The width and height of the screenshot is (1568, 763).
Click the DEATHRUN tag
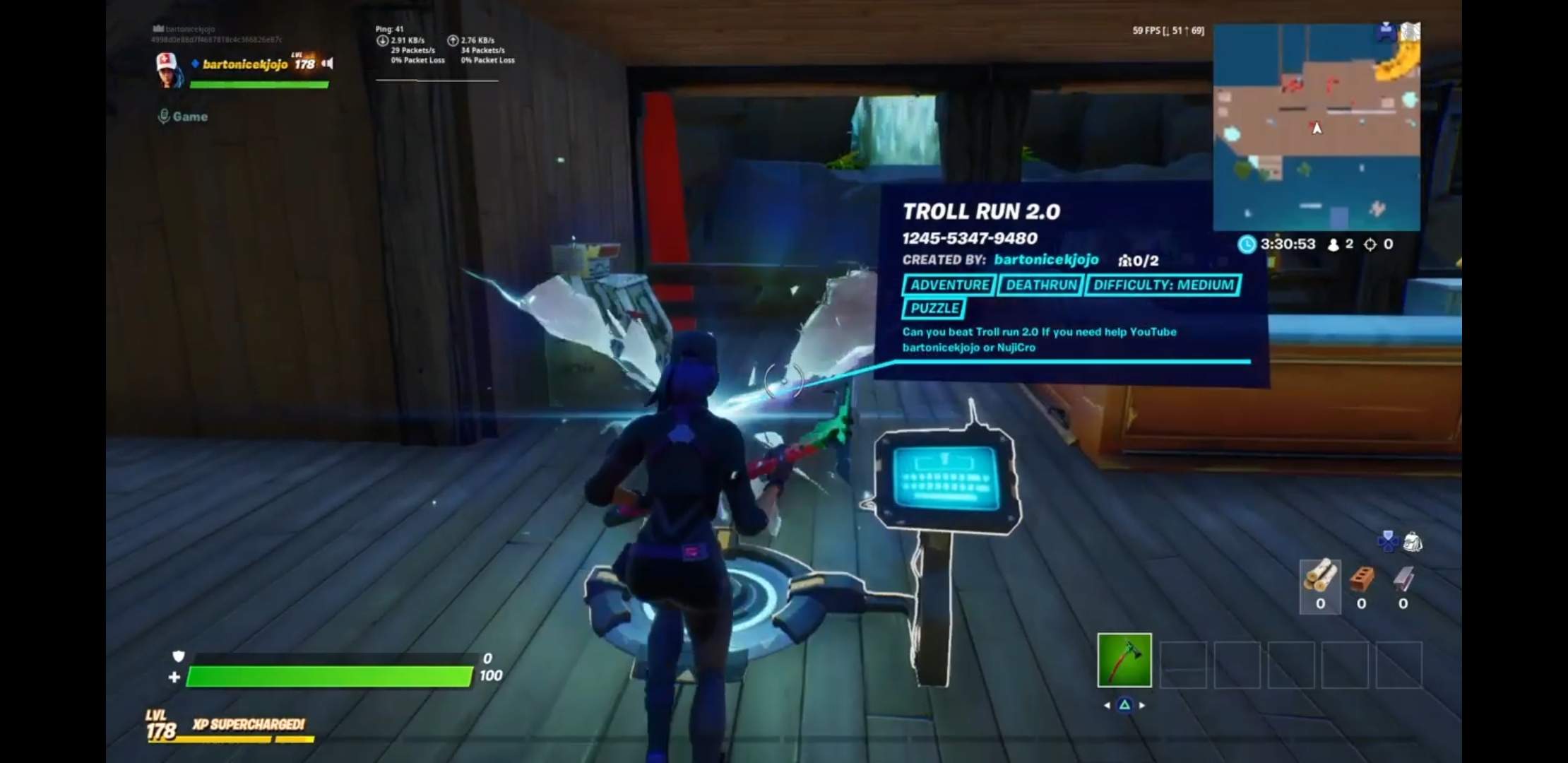pos(1041,285)
